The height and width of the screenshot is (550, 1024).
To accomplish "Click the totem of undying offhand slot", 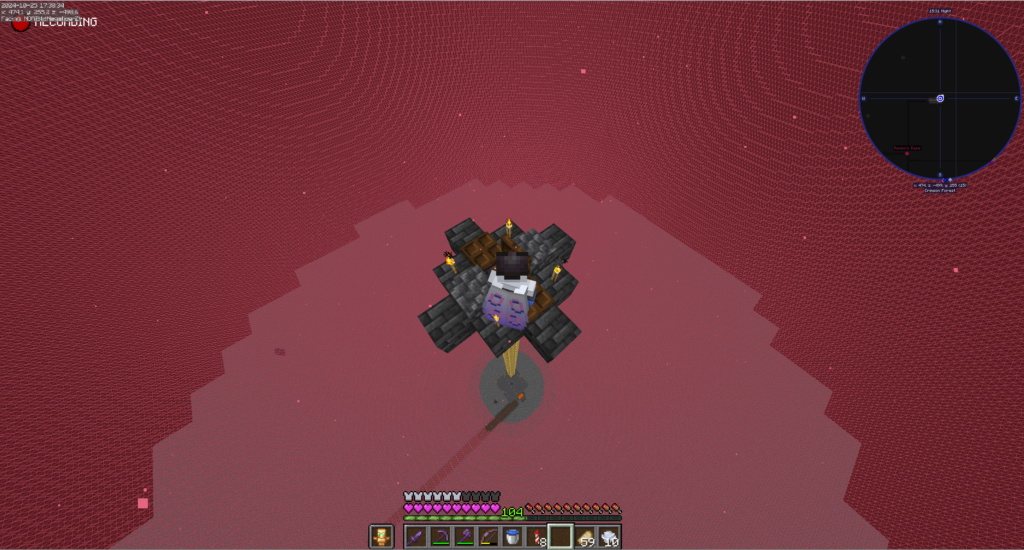I will click(x=381, y=537).
